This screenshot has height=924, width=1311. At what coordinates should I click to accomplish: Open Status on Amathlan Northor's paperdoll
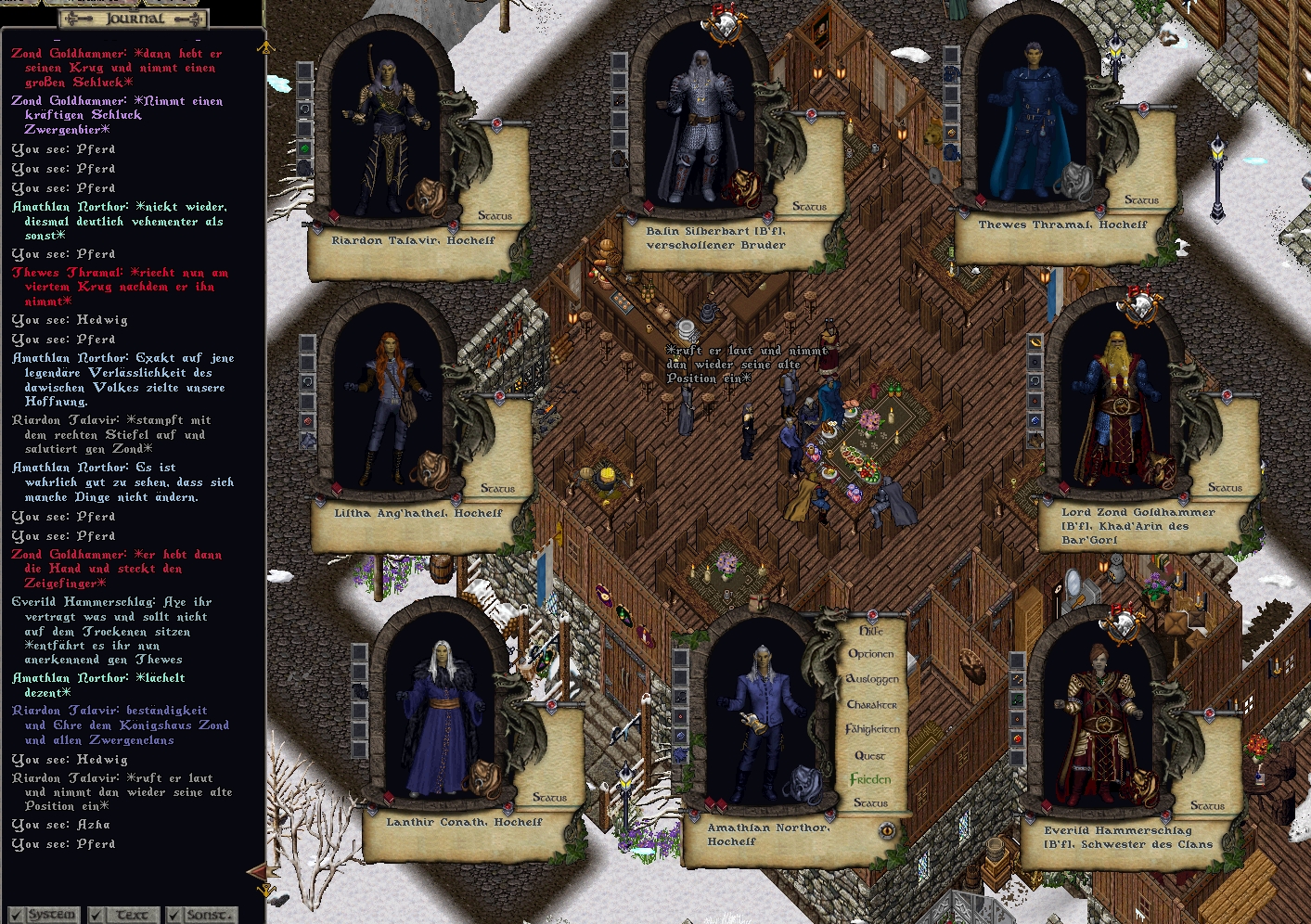pos(870,802)
